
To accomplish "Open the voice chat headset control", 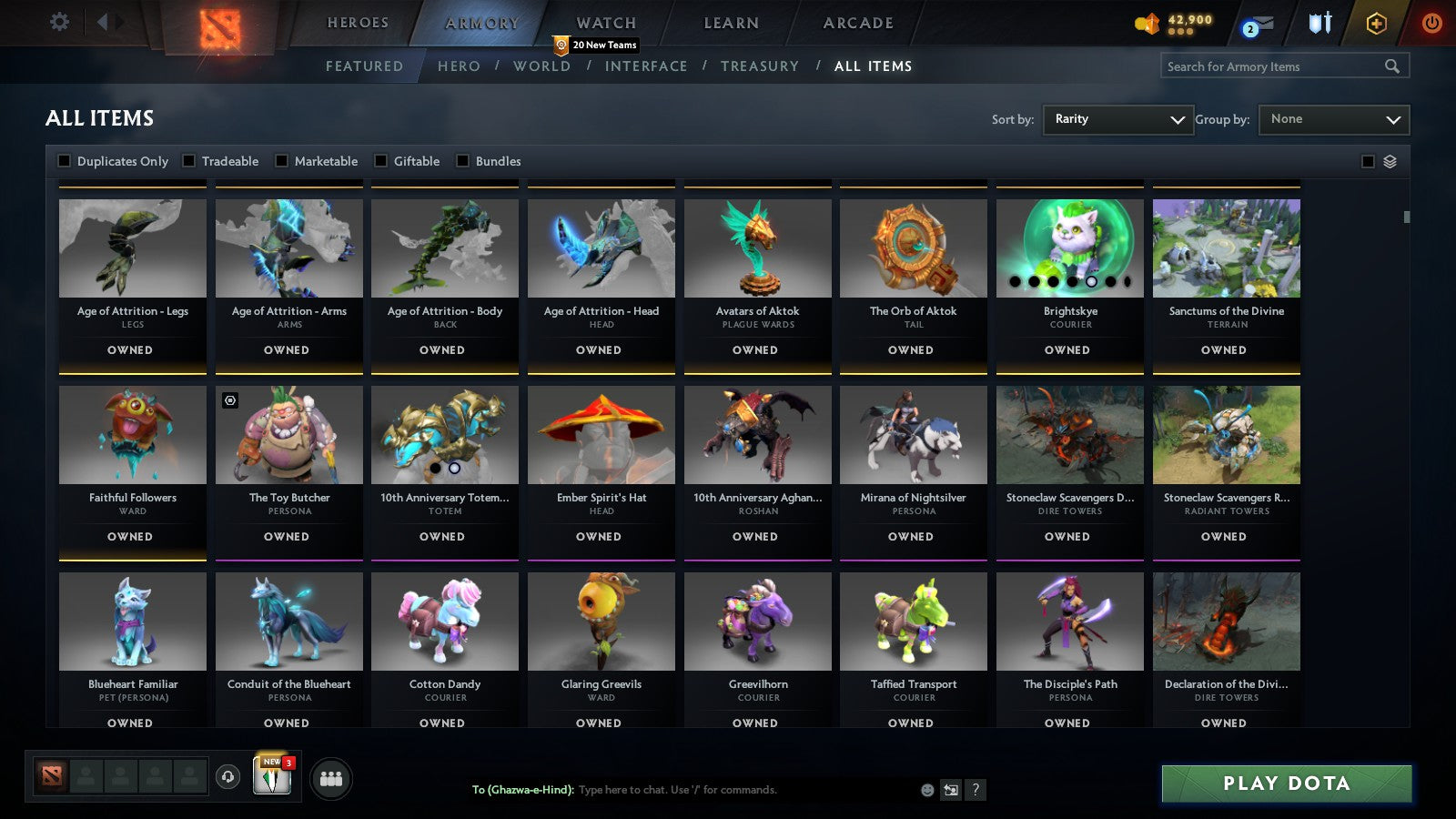I will pos(227,778).
